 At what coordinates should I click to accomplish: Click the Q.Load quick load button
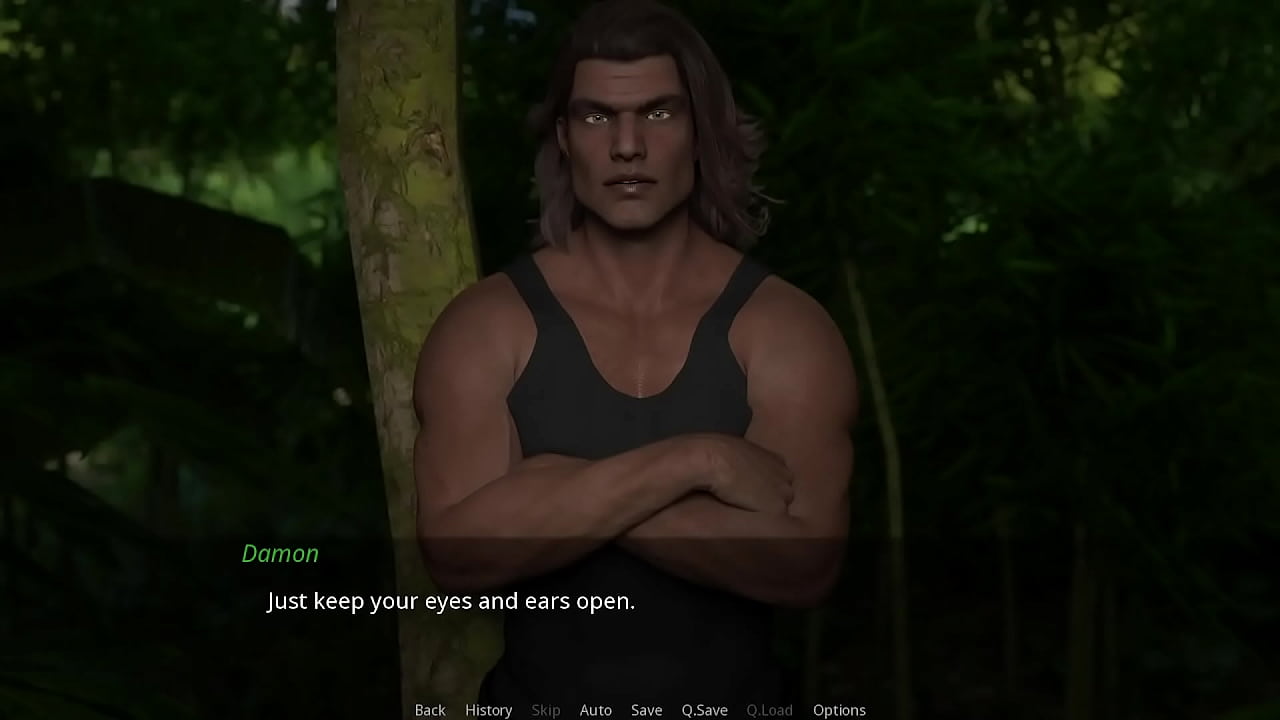point(769,710)
